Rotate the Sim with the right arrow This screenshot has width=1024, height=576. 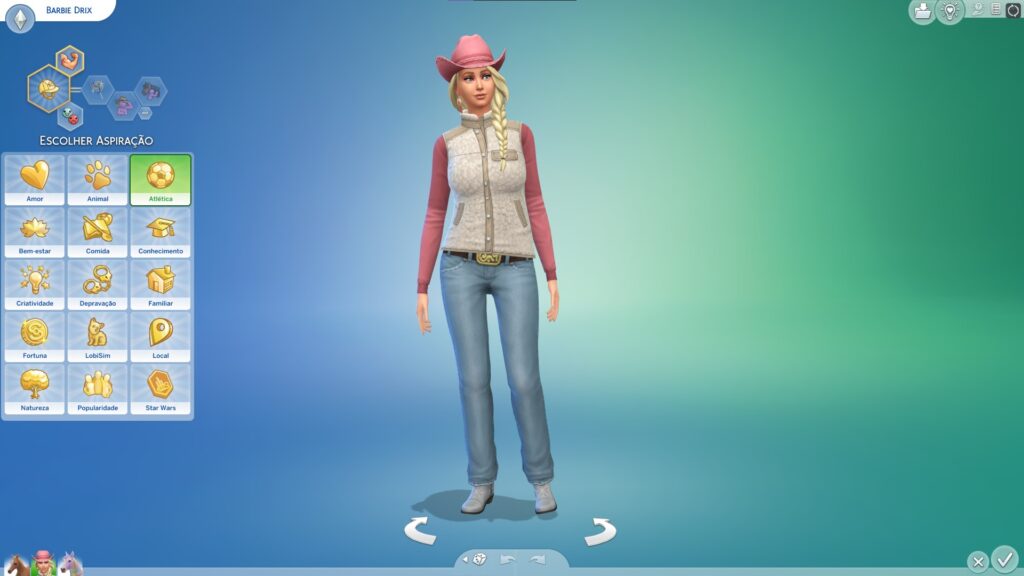click(x=600, y=531)
